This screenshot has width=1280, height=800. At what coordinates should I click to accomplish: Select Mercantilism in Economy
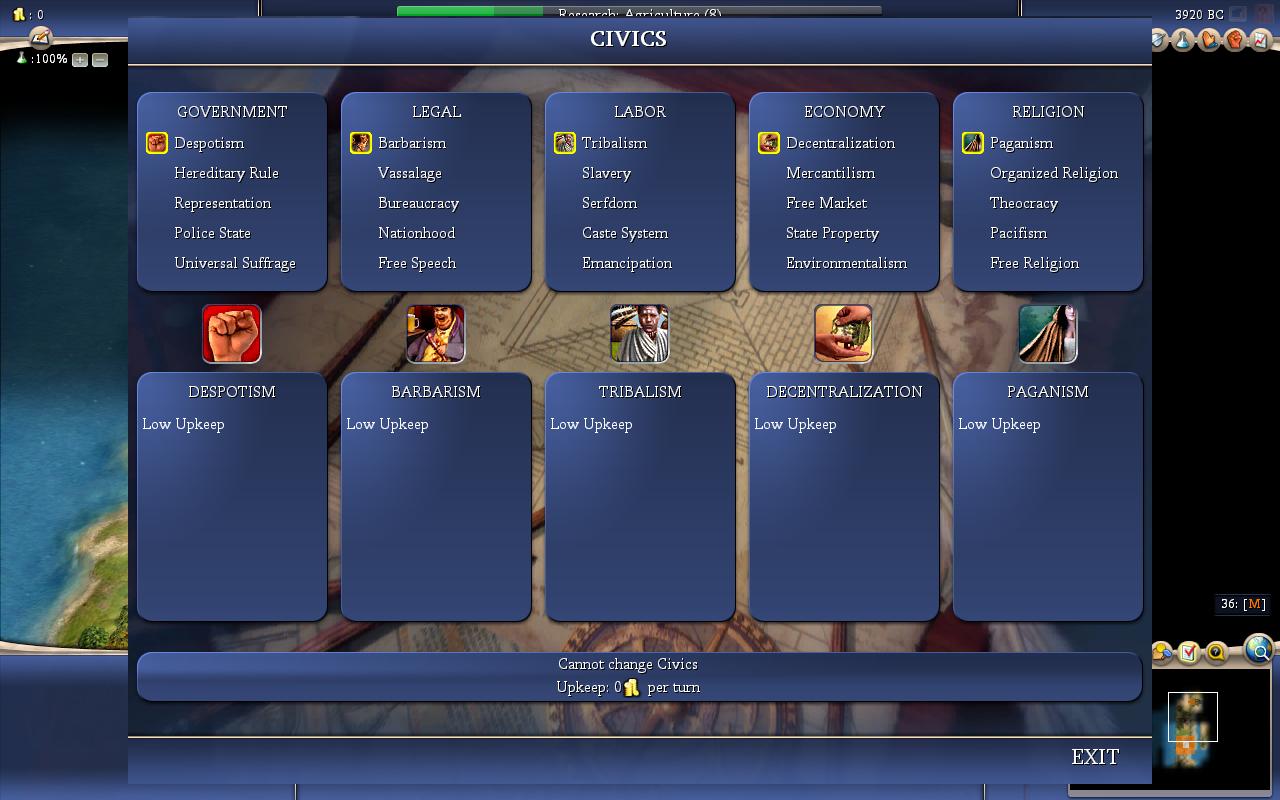click(x=830, y=173)
